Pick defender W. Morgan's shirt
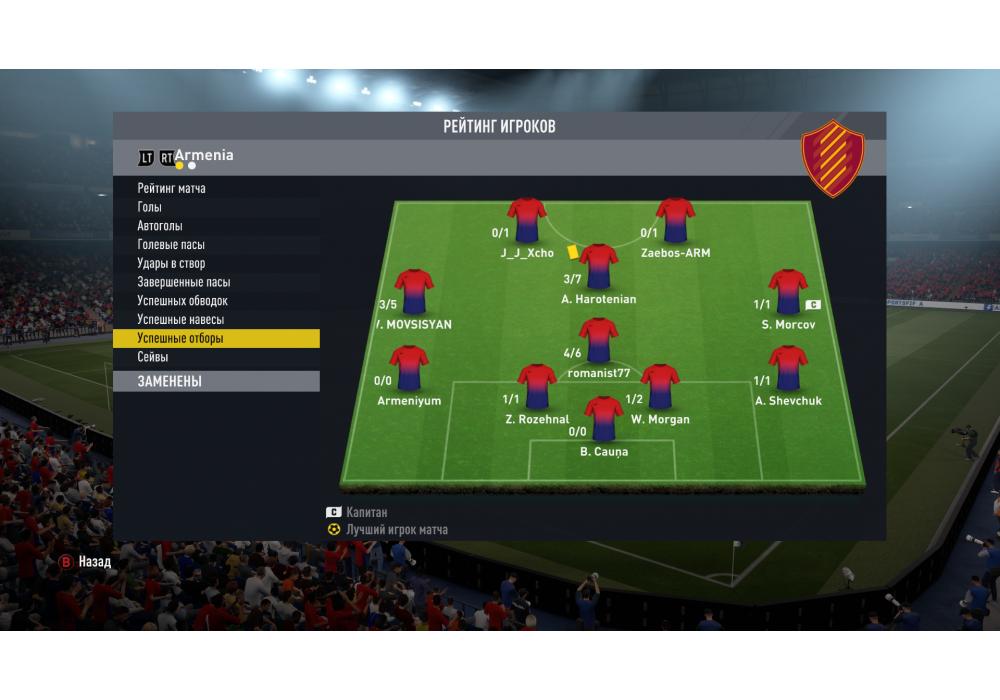Image resolution: width=1000 pixels, height=700 pixels. coord(660,387)
